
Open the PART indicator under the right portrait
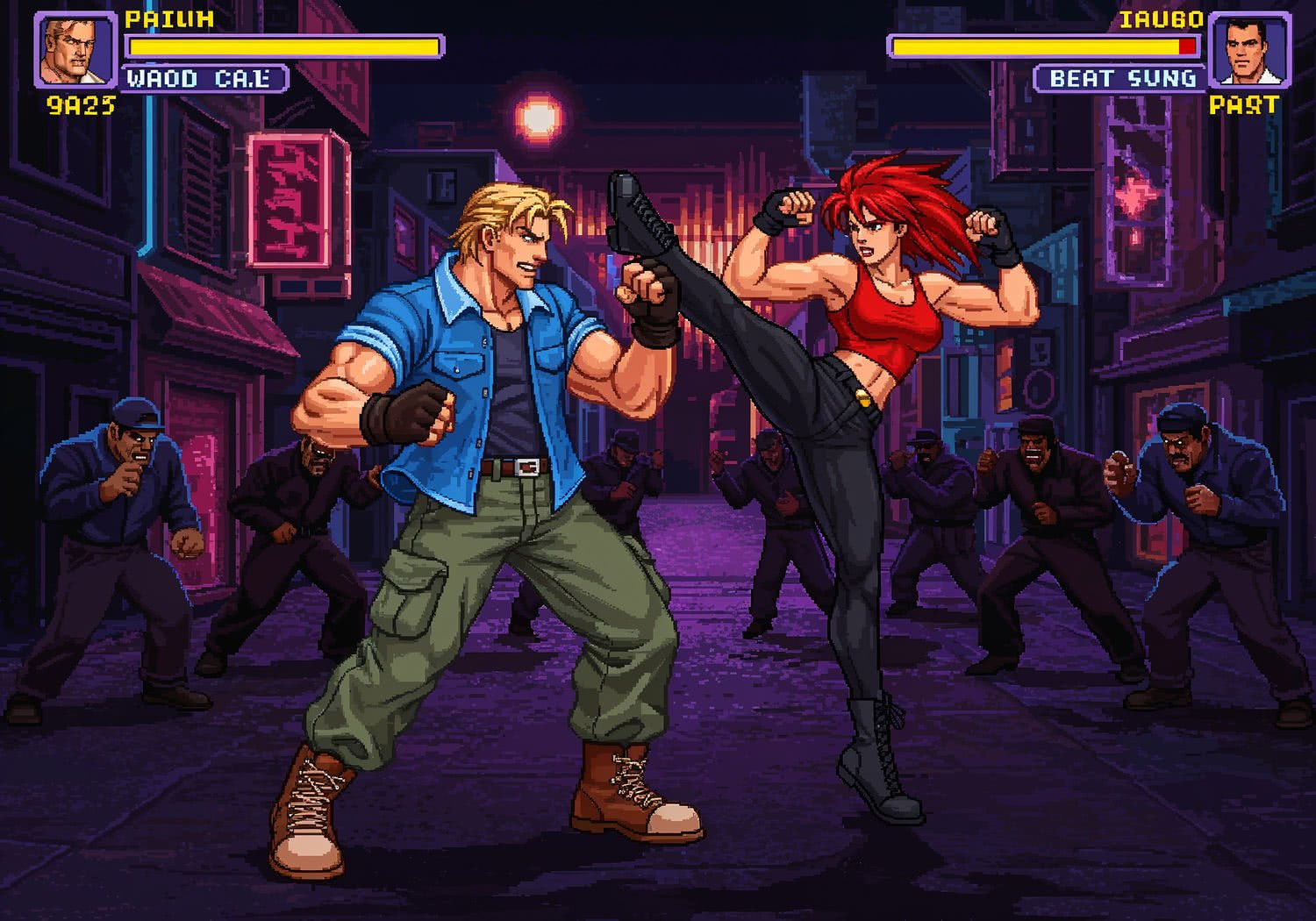(x=1244, y=107)
